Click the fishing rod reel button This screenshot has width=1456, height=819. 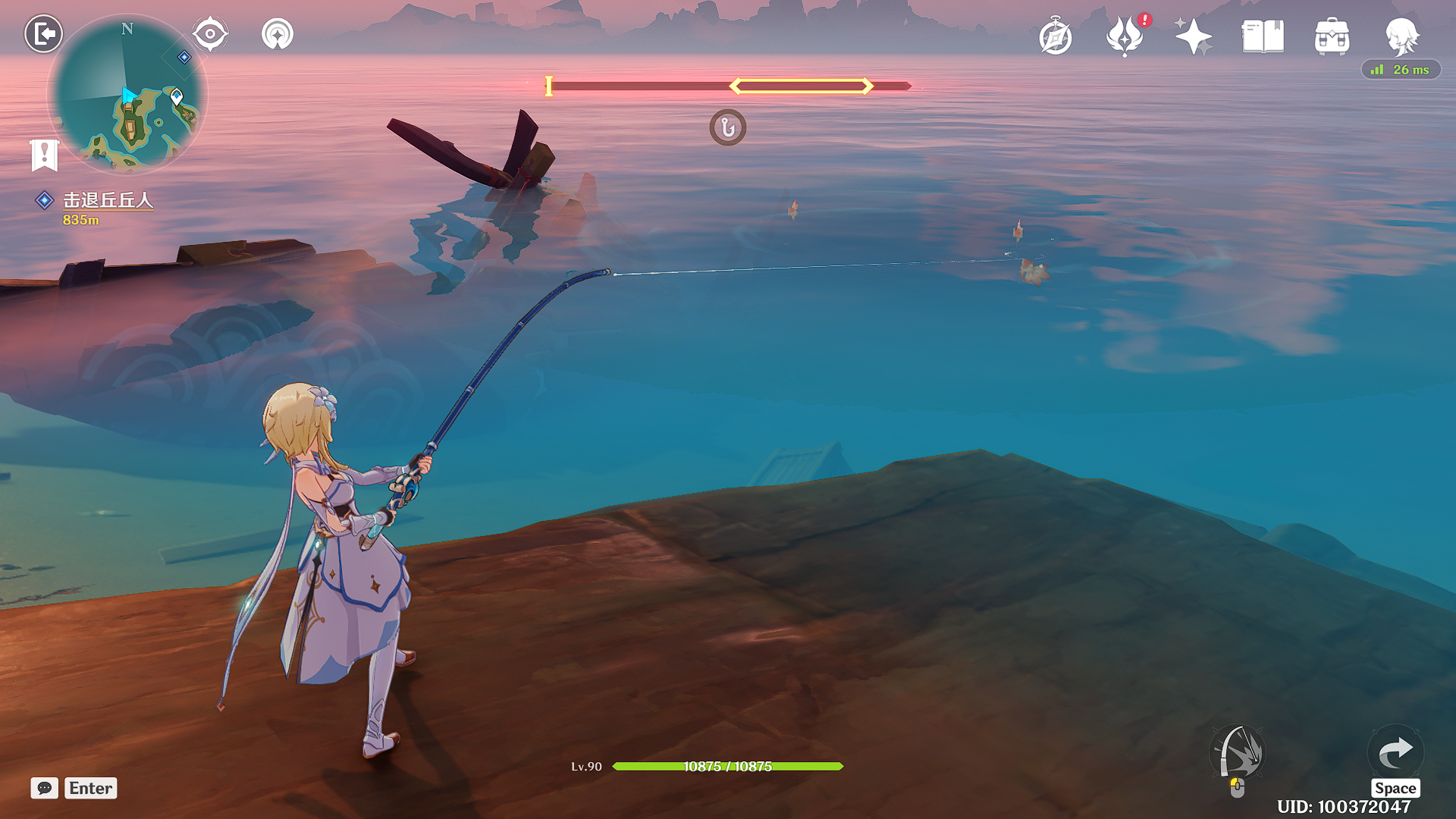coord(1238,753)
